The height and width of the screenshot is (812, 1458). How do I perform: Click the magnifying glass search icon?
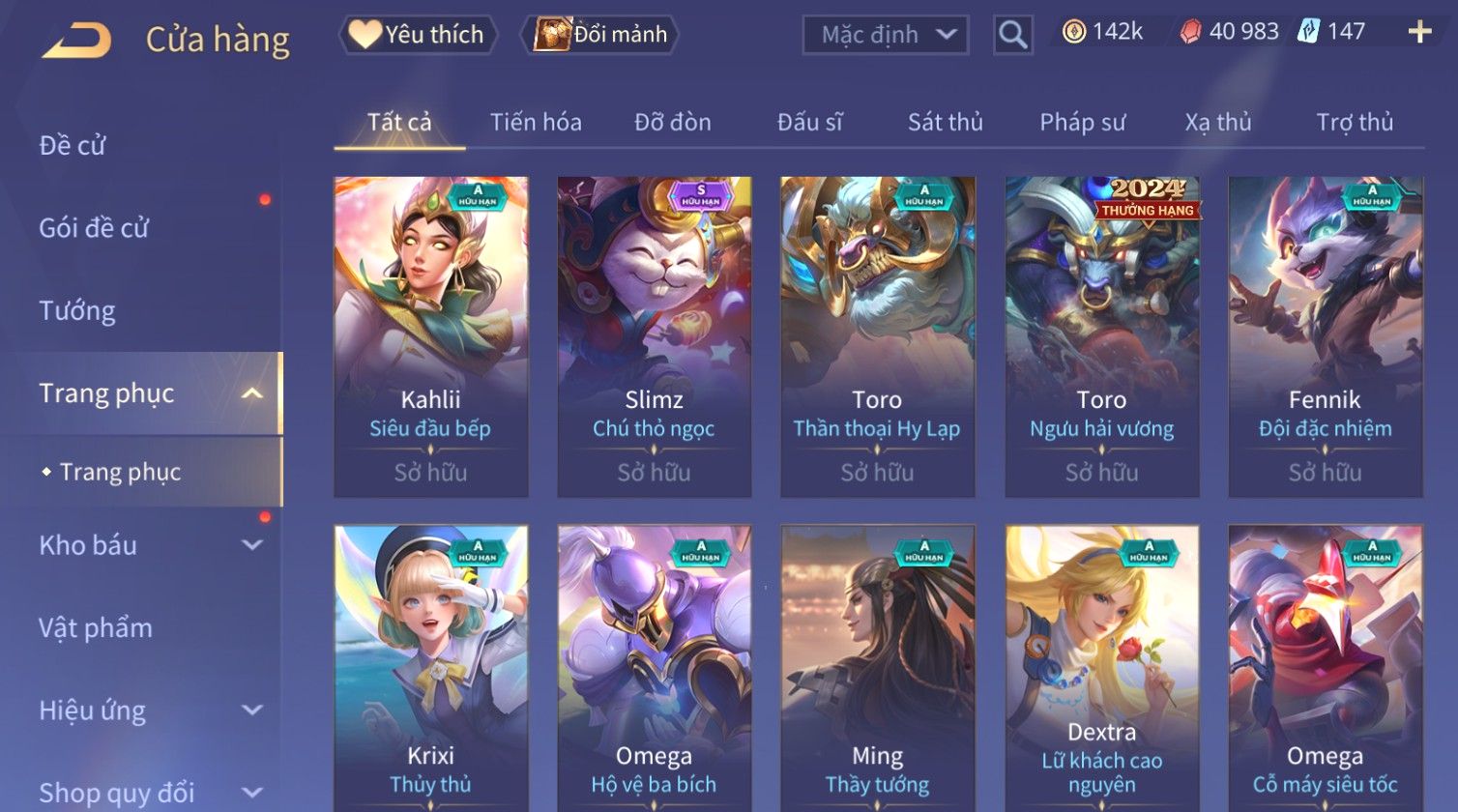pos(1012,35)
